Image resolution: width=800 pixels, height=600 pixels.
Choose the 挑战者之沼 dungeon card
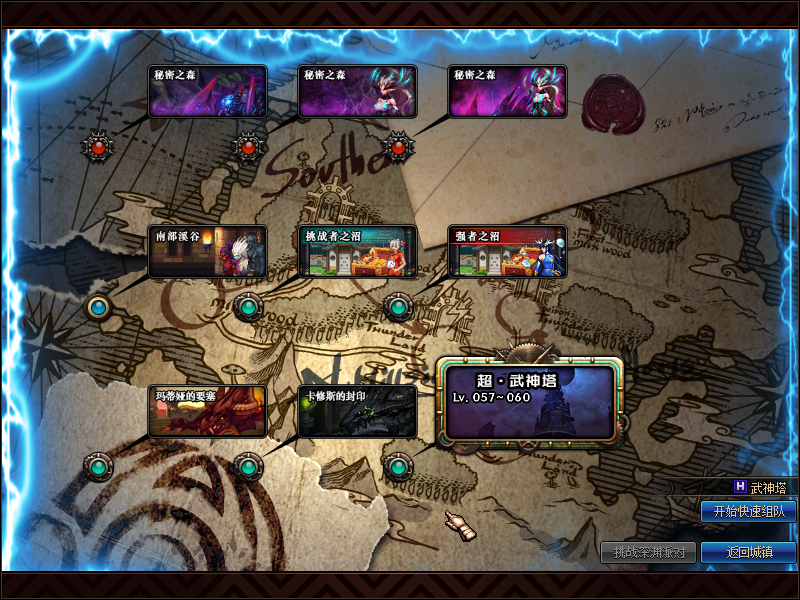(357, 251)
